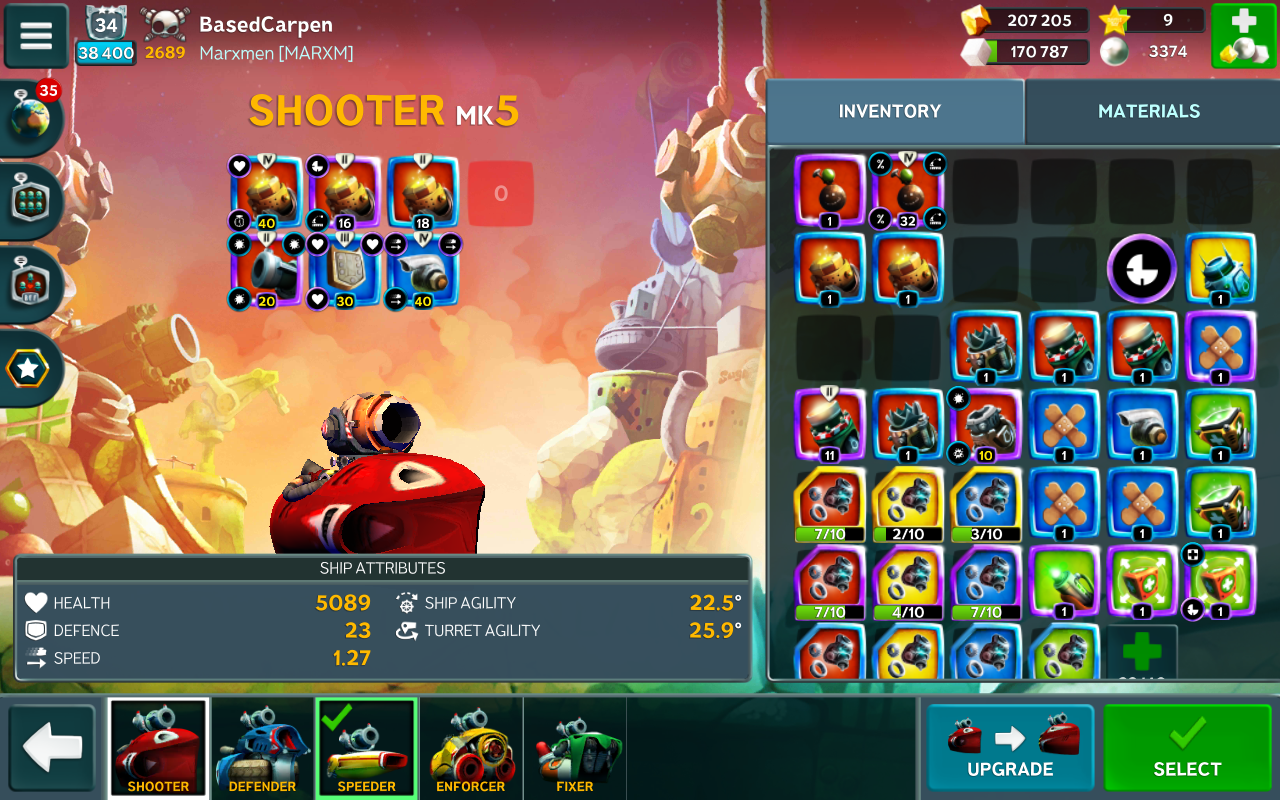This screenshot has width=1280, height=800.
Task: Choose the green laser gun item
Action: (1063, 581)
